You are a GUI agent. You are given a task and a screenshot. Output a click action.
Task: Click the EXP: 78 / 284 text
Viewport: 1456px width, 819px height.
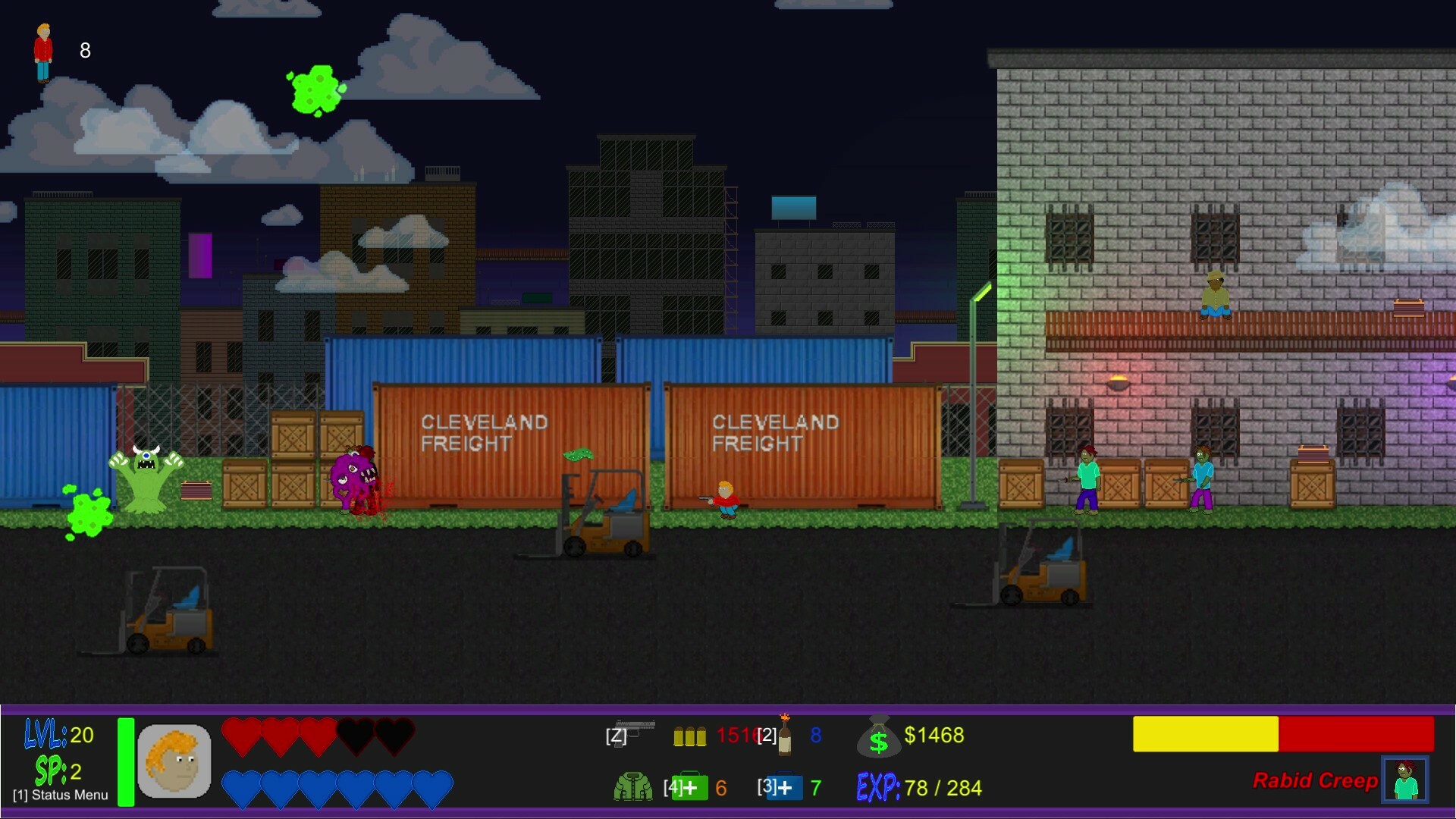[x=918, y=787]
